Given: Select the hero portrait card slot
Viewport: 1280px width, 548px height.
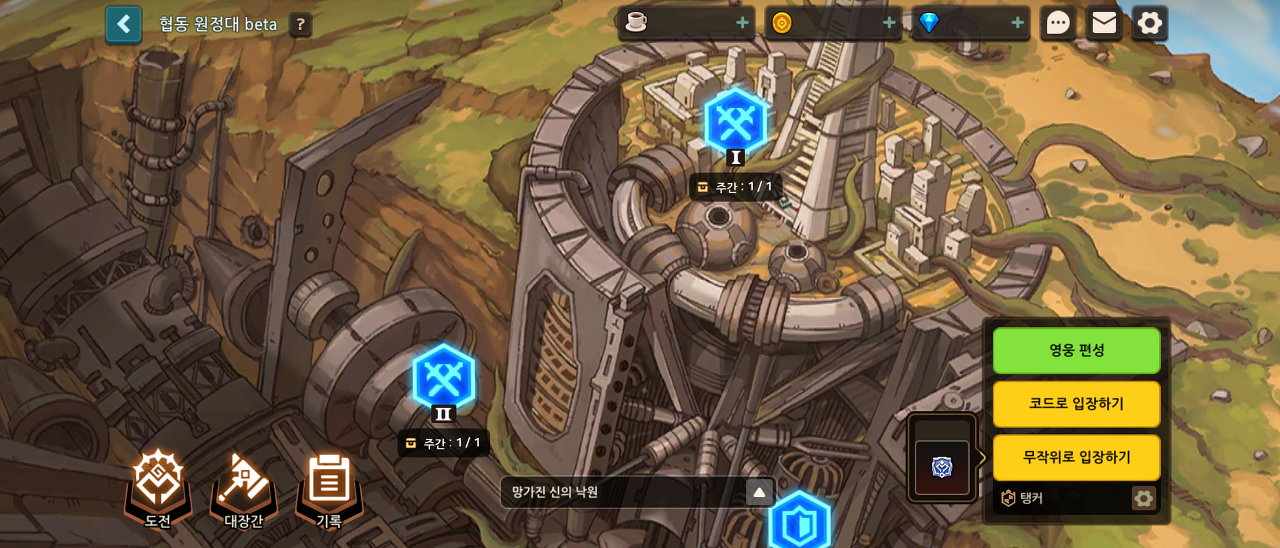Looking at the screenshot, I should (942, 466).
